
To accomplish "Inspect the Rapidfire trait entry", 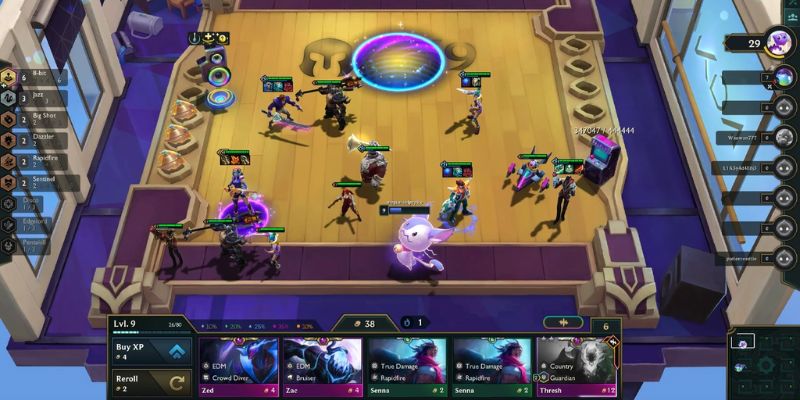I will point(35,158).
